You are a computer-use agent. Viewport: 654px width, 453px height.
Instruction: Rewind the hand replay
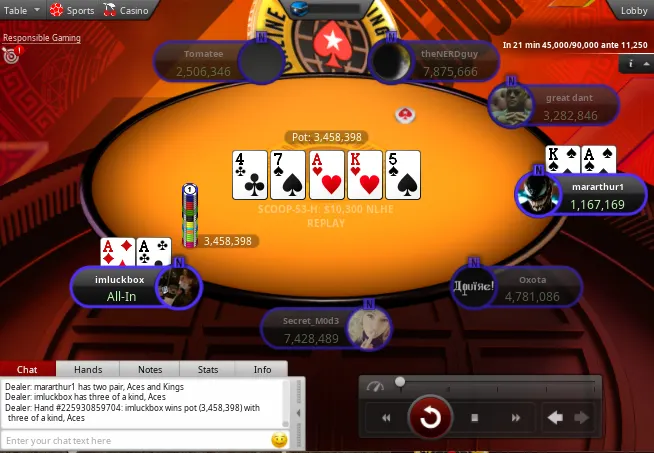(386, 418)
